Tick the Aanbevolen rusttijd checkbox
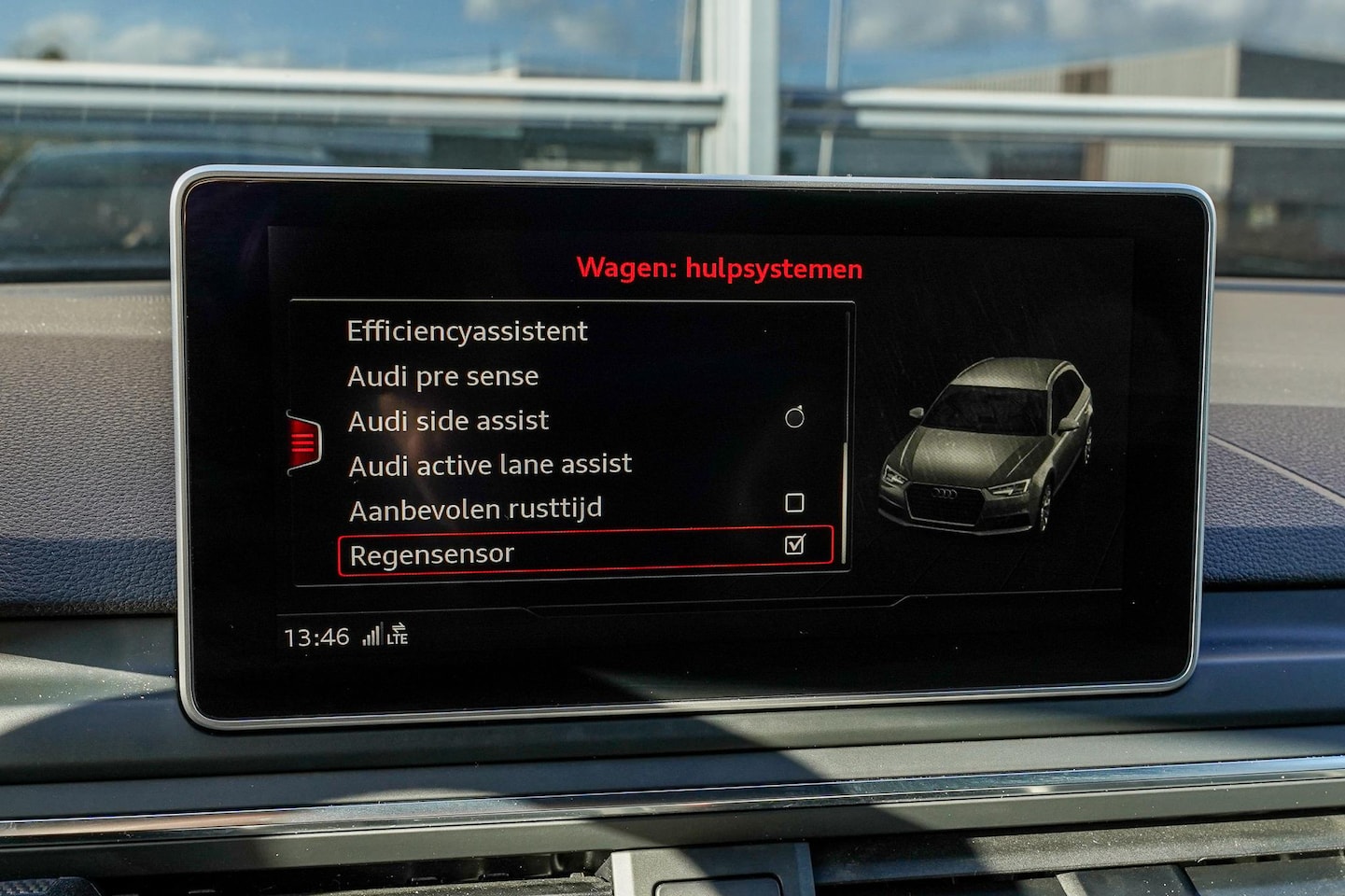The image size is (1345, 896). click(794, 503)
